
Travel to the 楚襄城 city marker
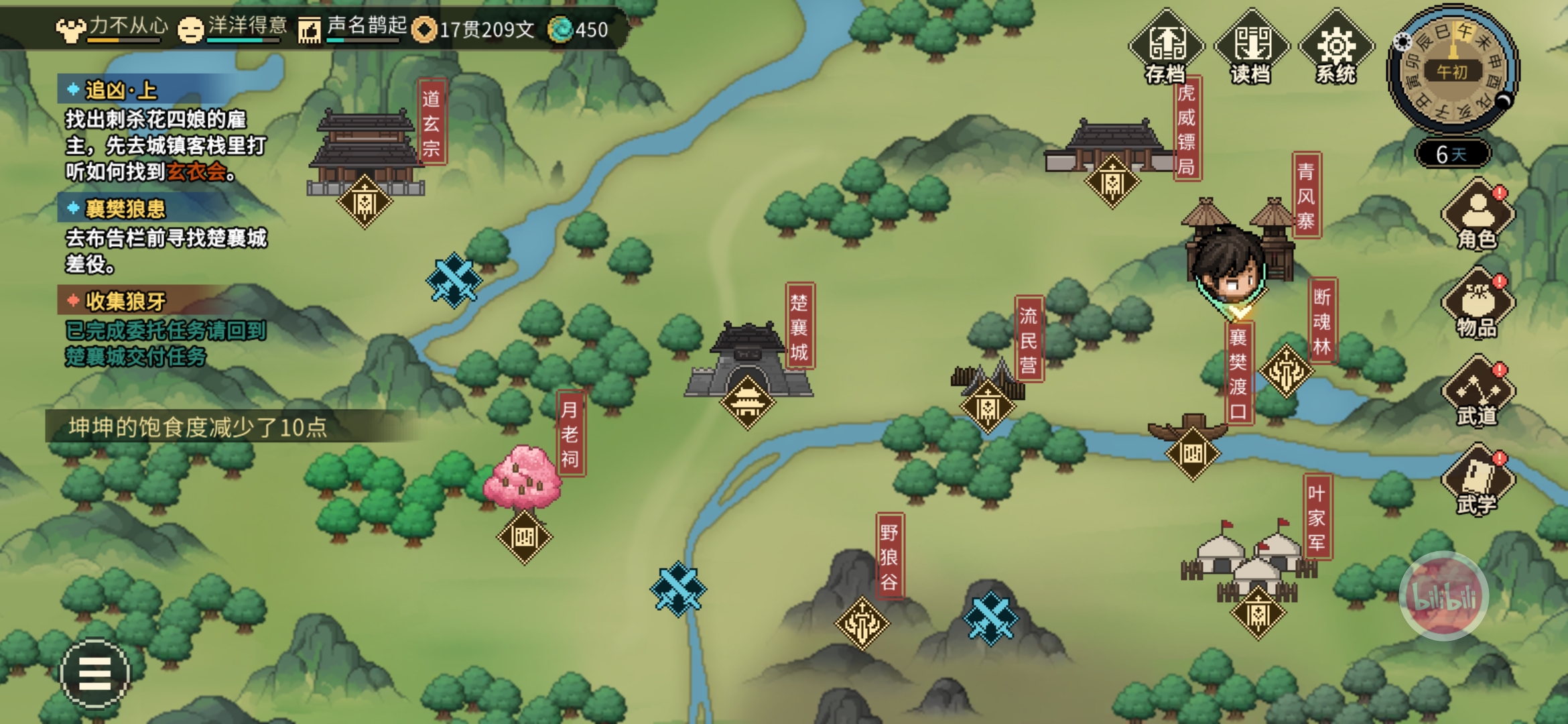coord(747,402)
